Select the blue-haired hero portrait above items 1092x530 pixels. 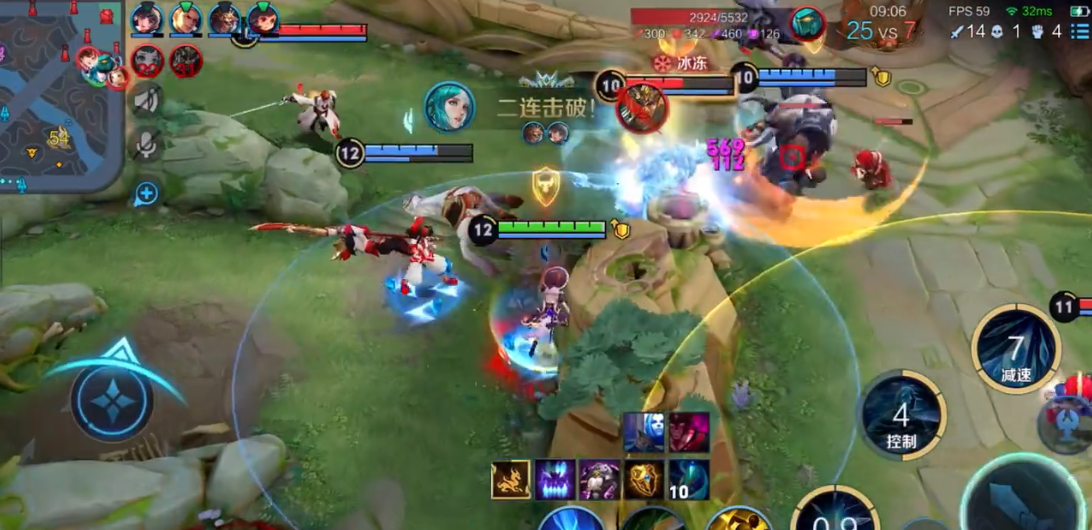(644, 432)
